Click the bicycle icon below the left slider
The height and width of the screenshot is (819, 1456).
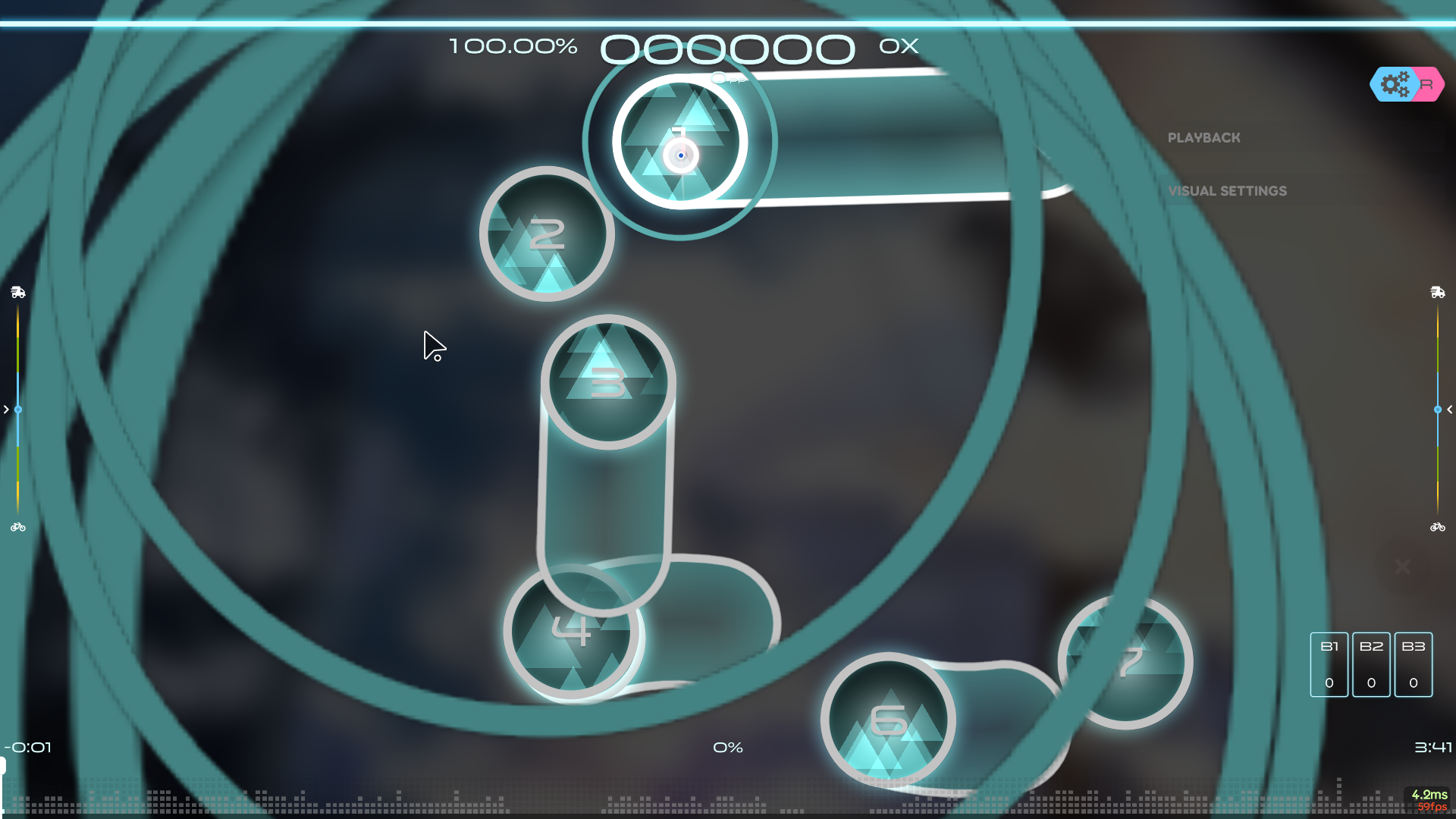[x=18, y=527]
